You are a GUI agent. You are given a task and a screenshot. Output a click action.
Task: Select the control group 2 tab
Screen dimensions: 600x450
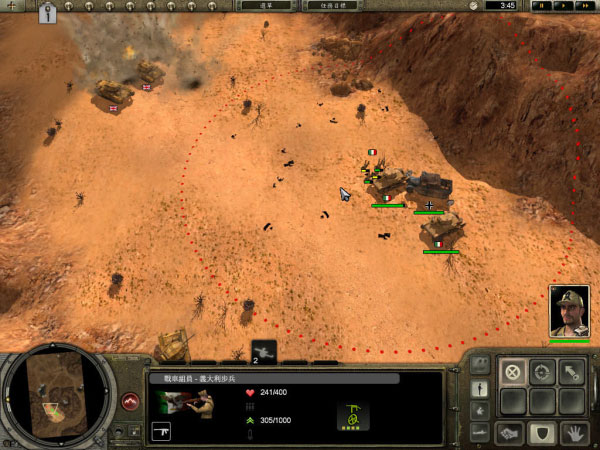point(263,352)
